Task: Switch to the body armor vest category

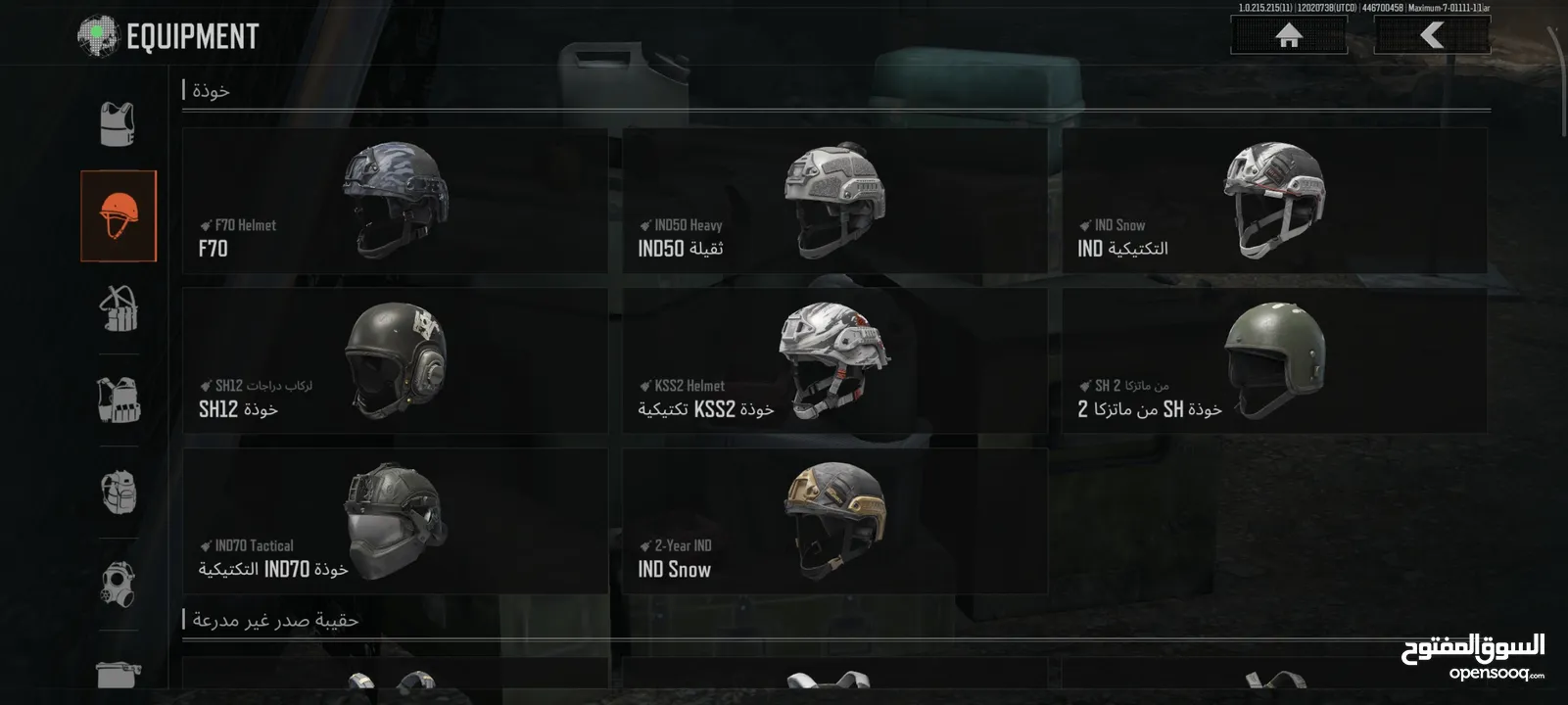Action: click(x=119, y=124)
